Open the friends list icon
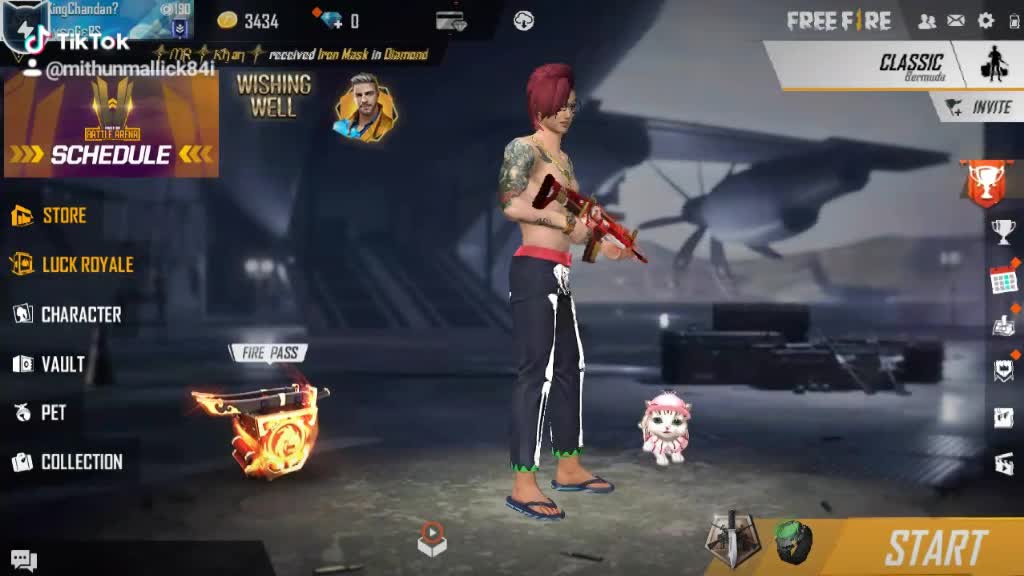1024x576 pixels. click(927, 21)
